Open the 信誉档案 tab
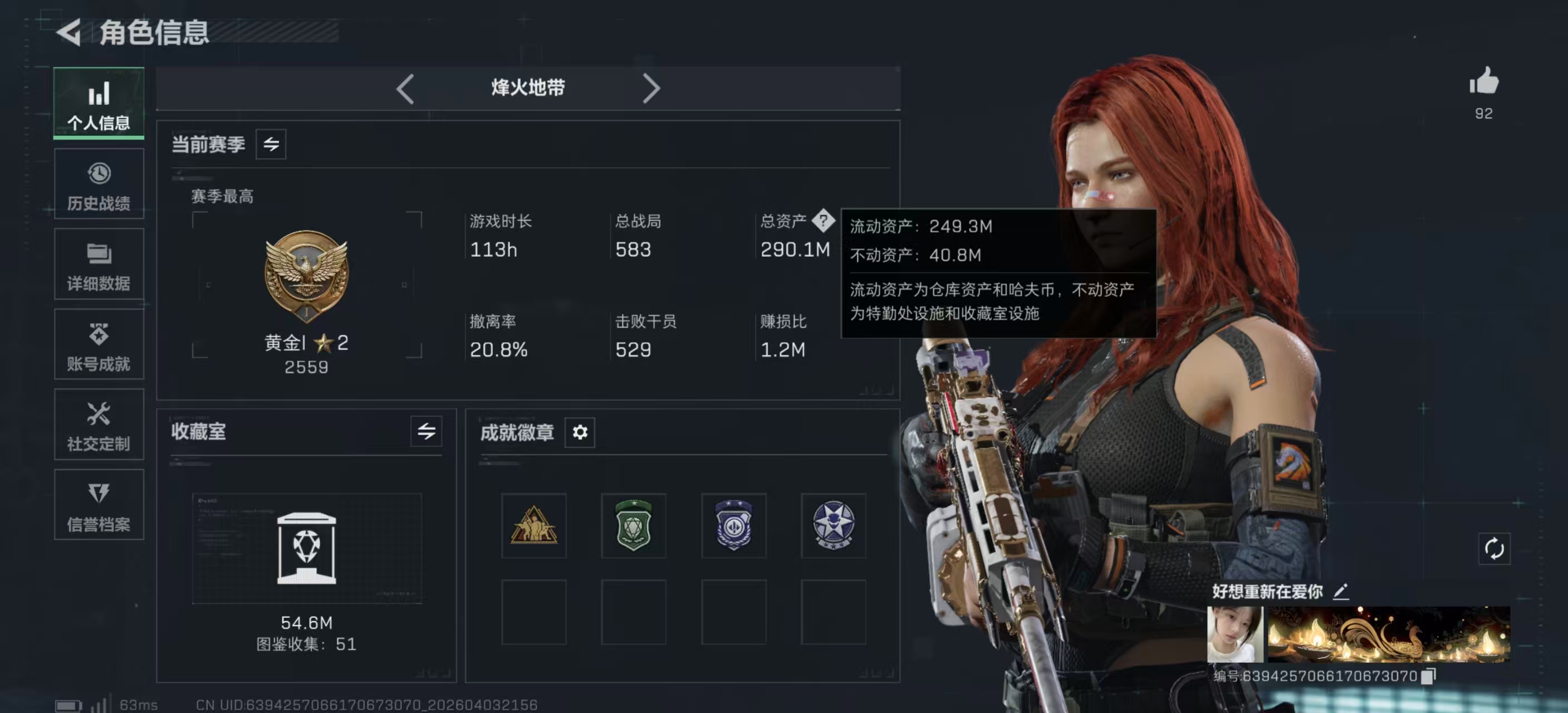This screenshot has width=1568, height=713. (99, 505)
